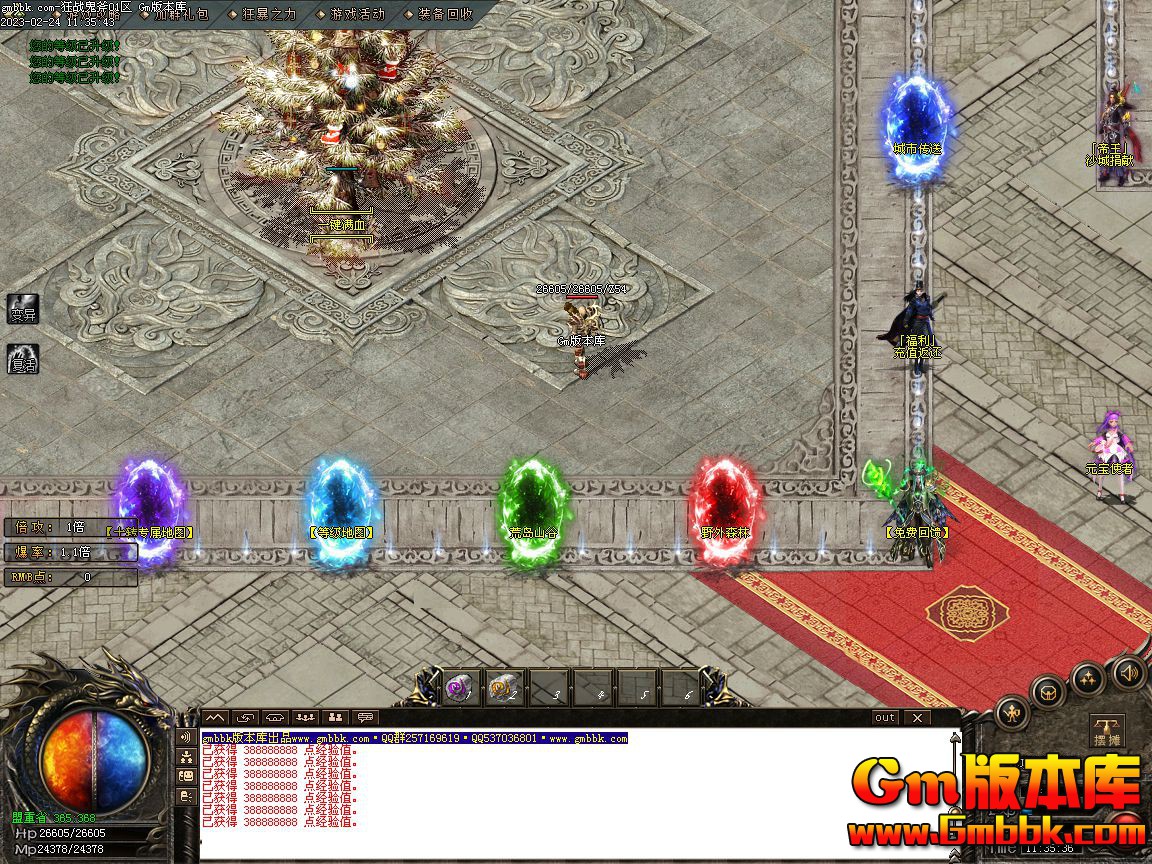Toggle the sound speaker icon

click(x=1129, y=671)
